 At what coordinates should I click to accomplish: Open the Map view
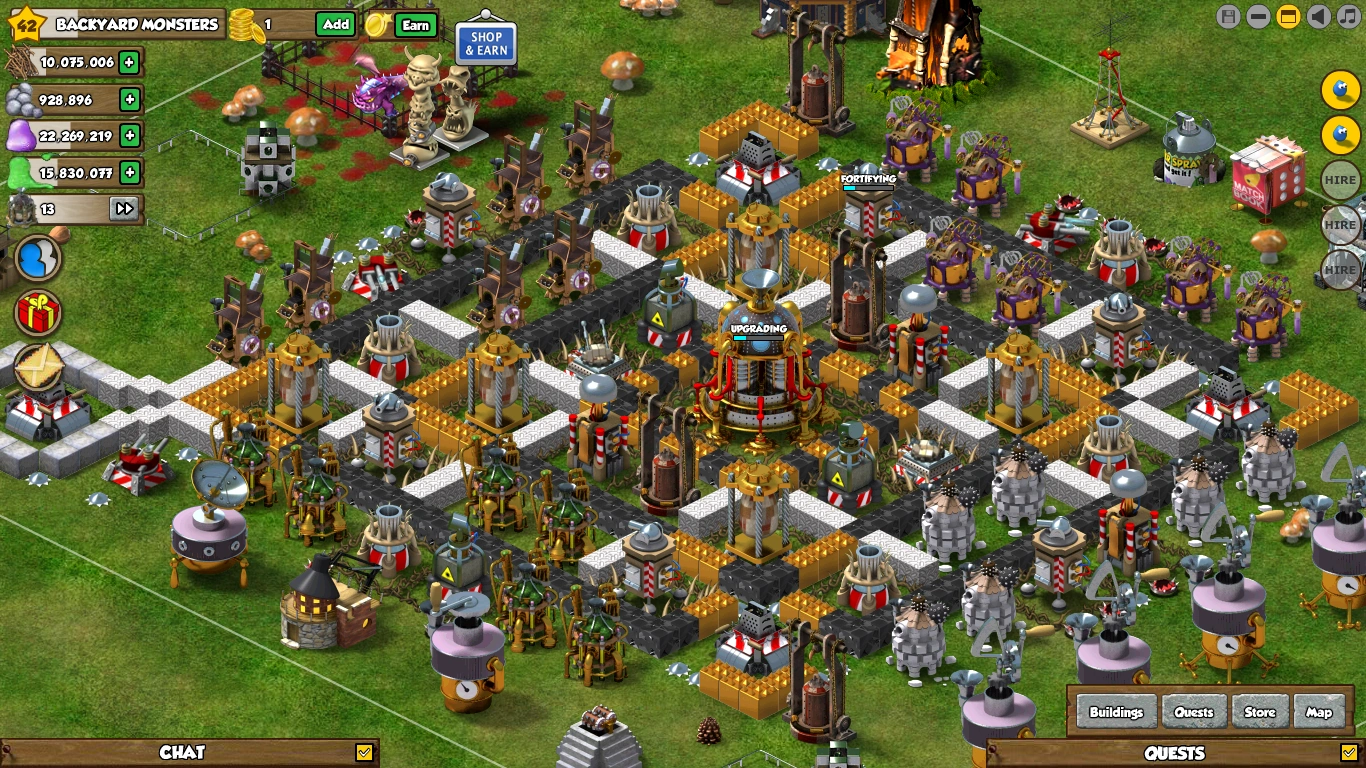[1319, 712]
